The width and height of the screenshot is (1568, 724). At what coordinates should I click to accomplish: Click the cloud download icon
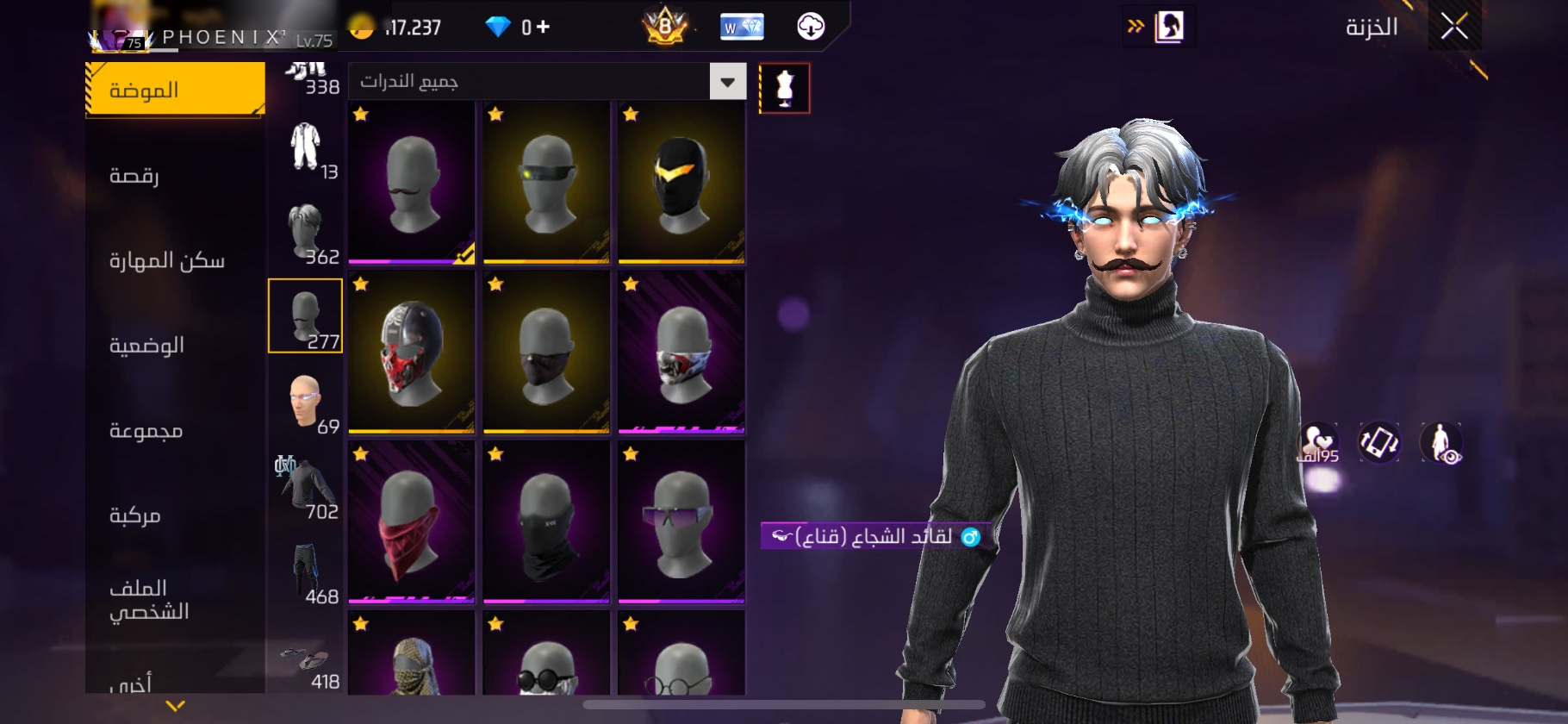point(808,26)
